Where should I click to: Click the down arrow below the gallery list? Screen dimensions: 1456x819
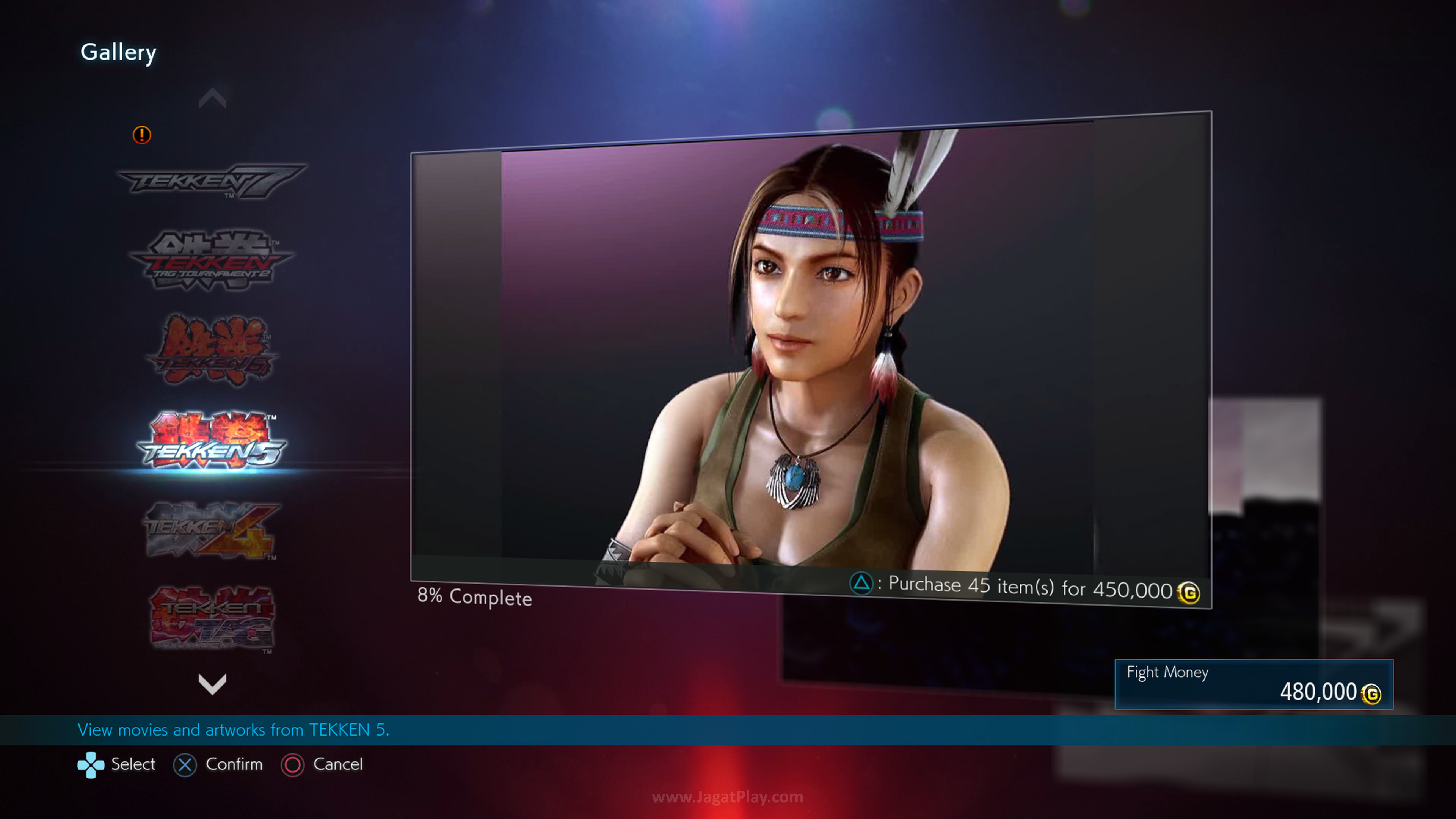click(212, 684)
